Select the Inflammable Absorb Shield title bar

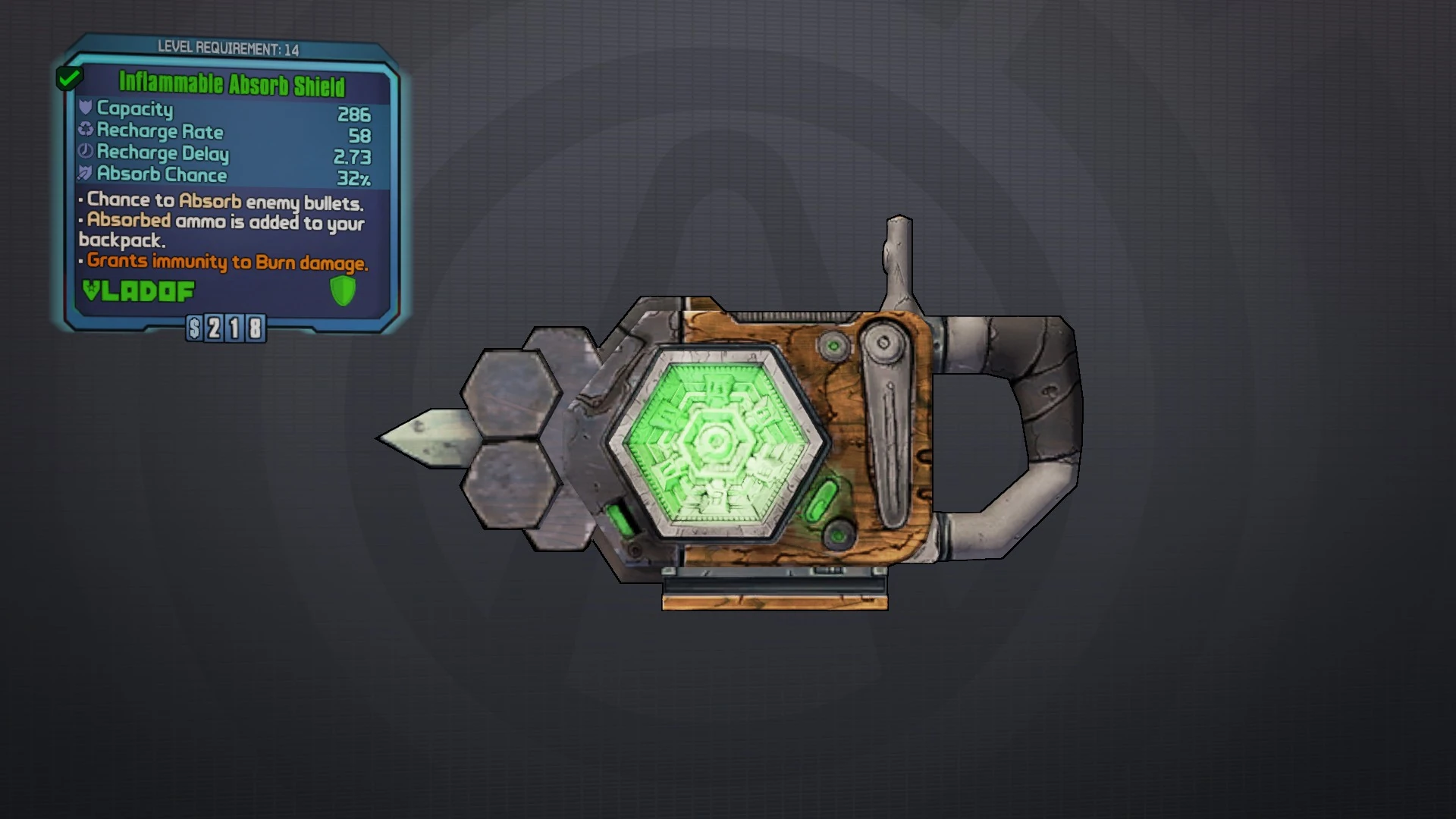[231, 85]
